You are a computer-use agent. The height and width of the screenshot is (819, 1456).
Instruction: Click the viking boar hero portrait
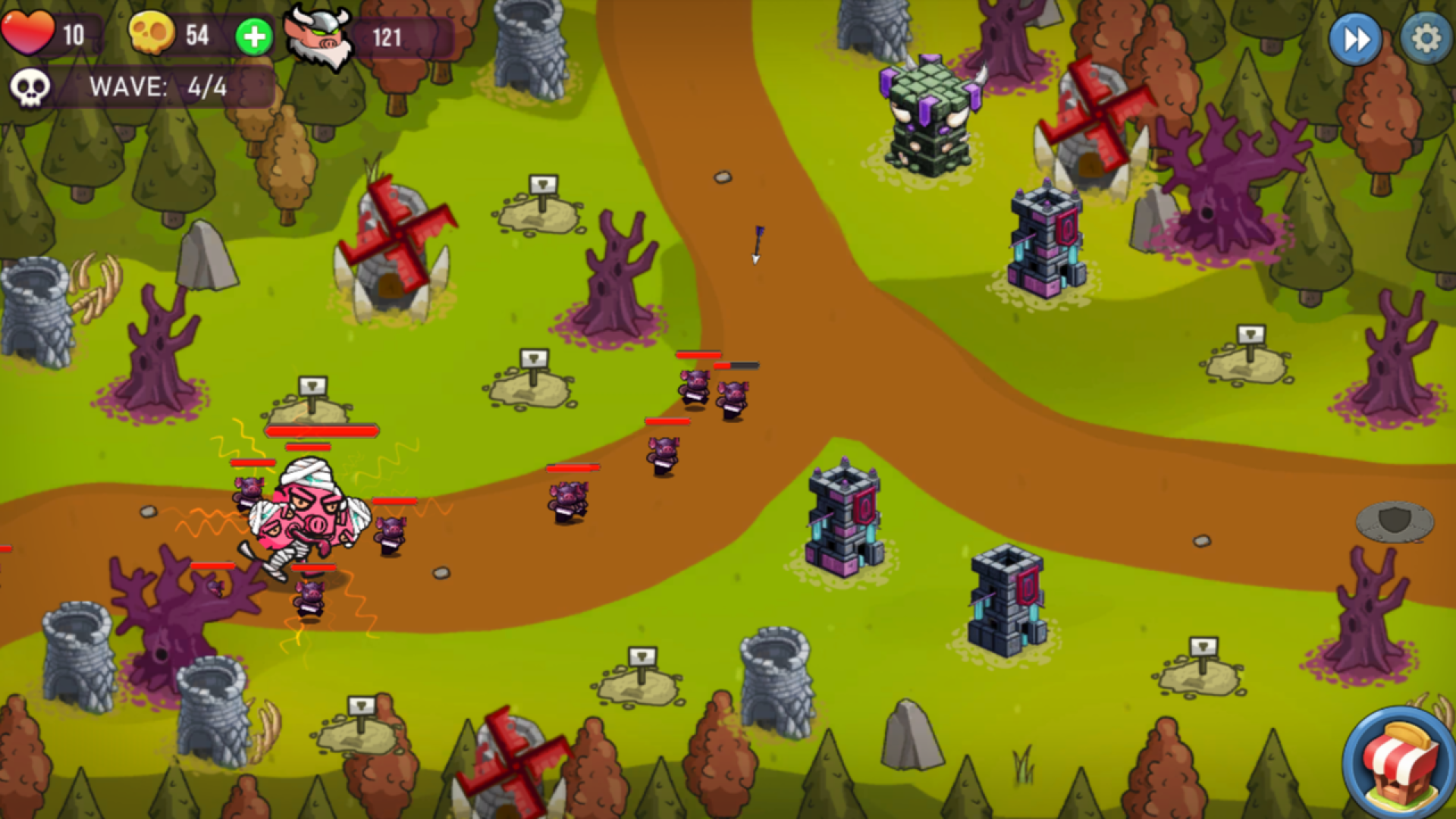coord(318,36)
